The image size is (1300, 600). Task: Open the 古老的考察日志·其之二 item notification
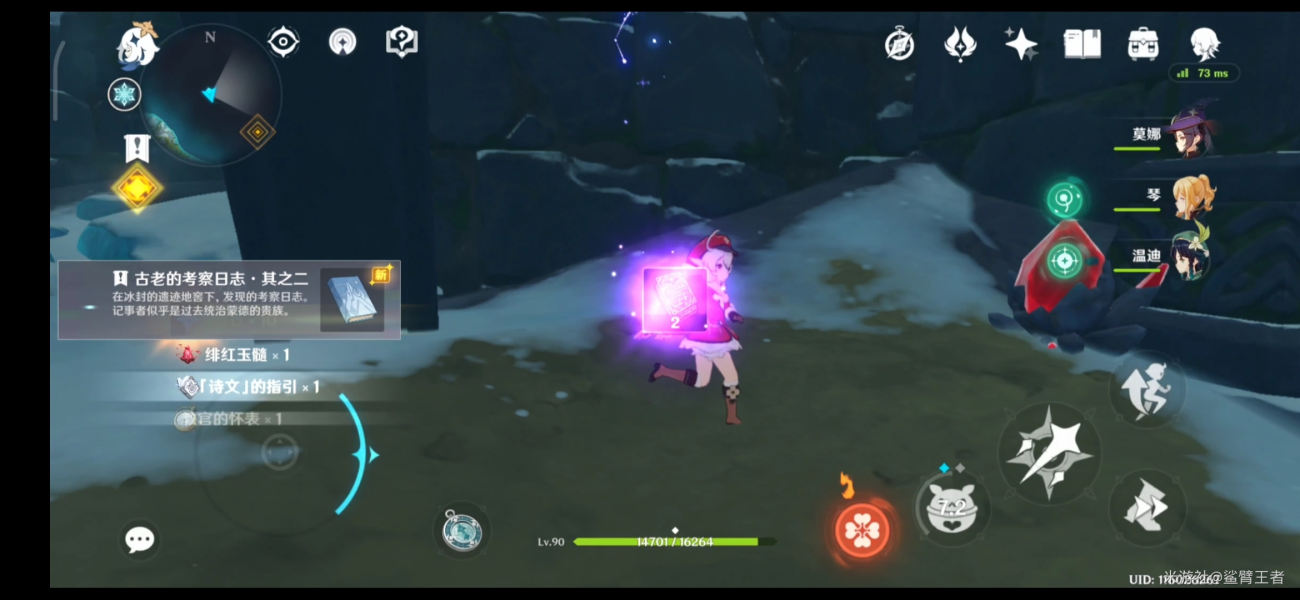(229, 299)
